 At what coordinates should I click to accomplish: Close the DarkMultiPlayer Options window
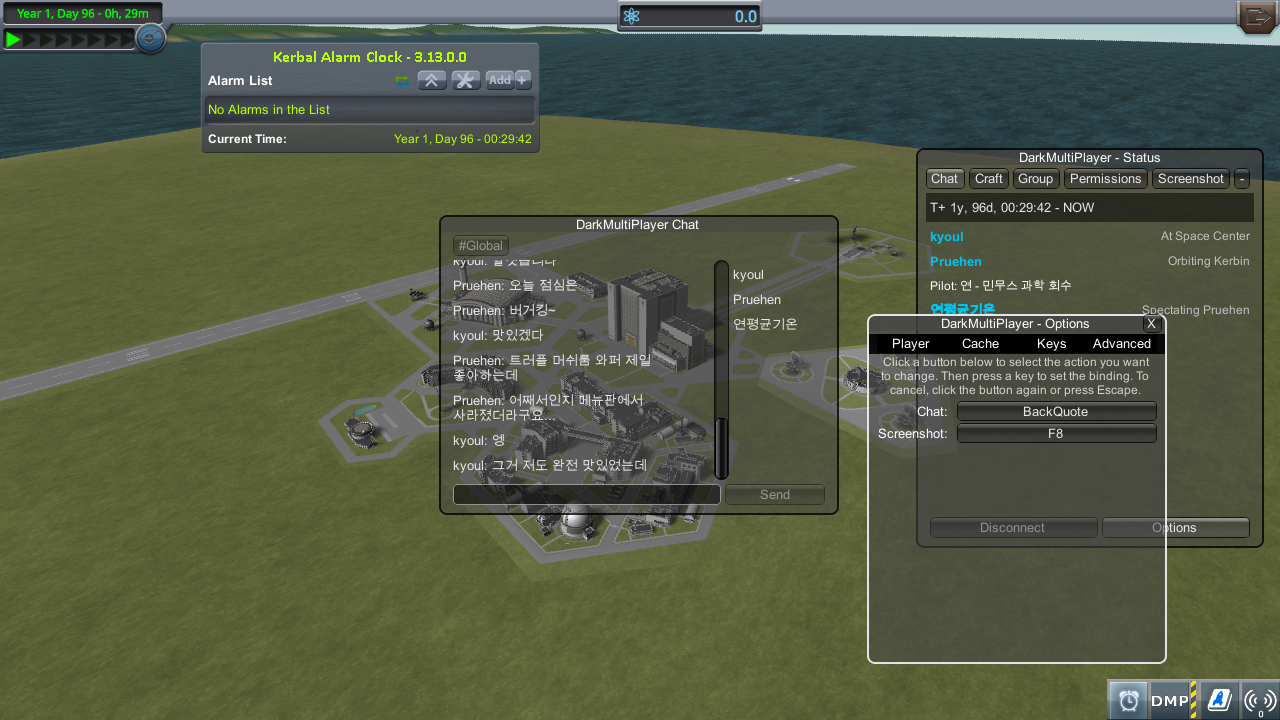click(1151, 324)
